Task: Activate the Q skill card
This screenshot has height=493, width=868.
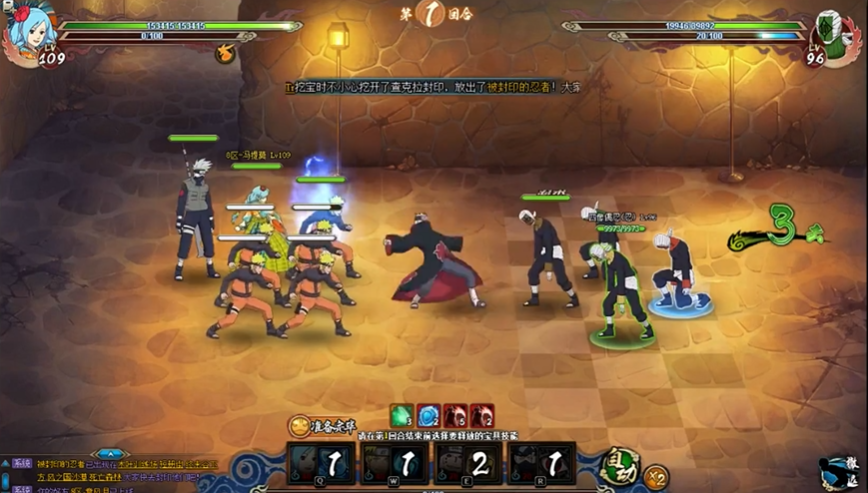Action: pyautogui.click(x=323, y=464)
